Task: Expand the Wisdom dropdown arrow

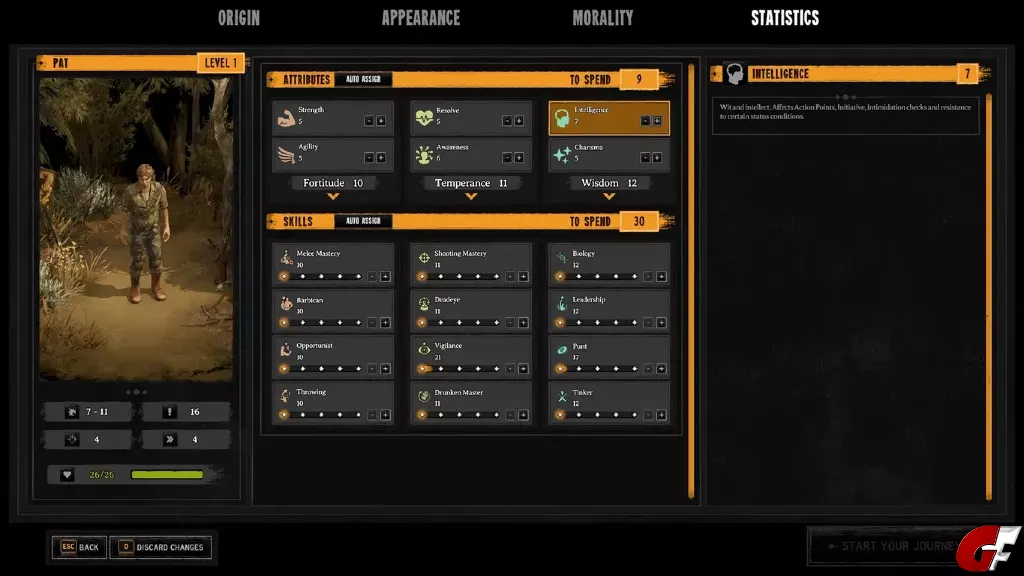Action: point(609,196)
